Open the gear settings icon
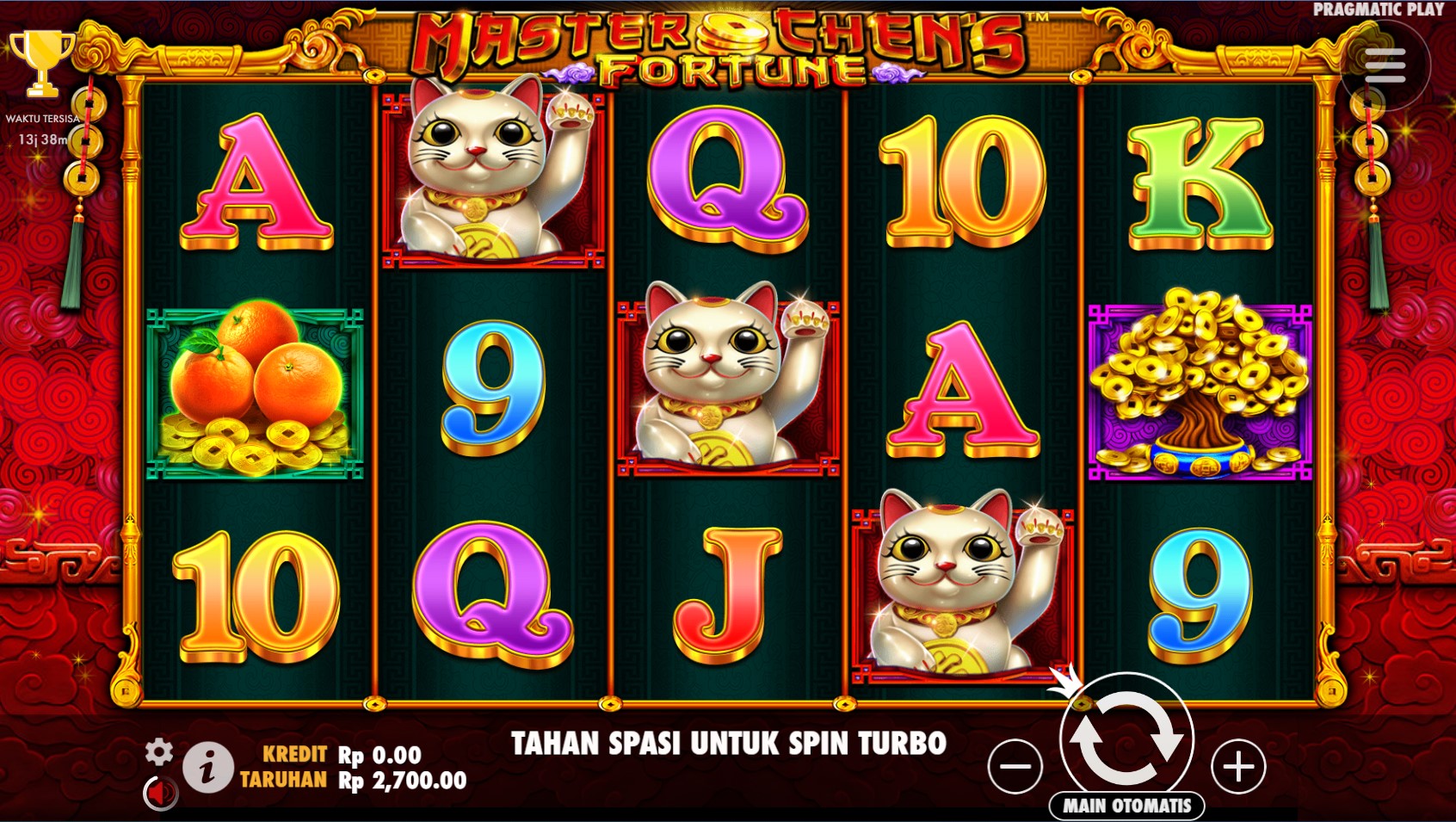The width and height of the screenshot is (1456, 822). click(159, 751)
